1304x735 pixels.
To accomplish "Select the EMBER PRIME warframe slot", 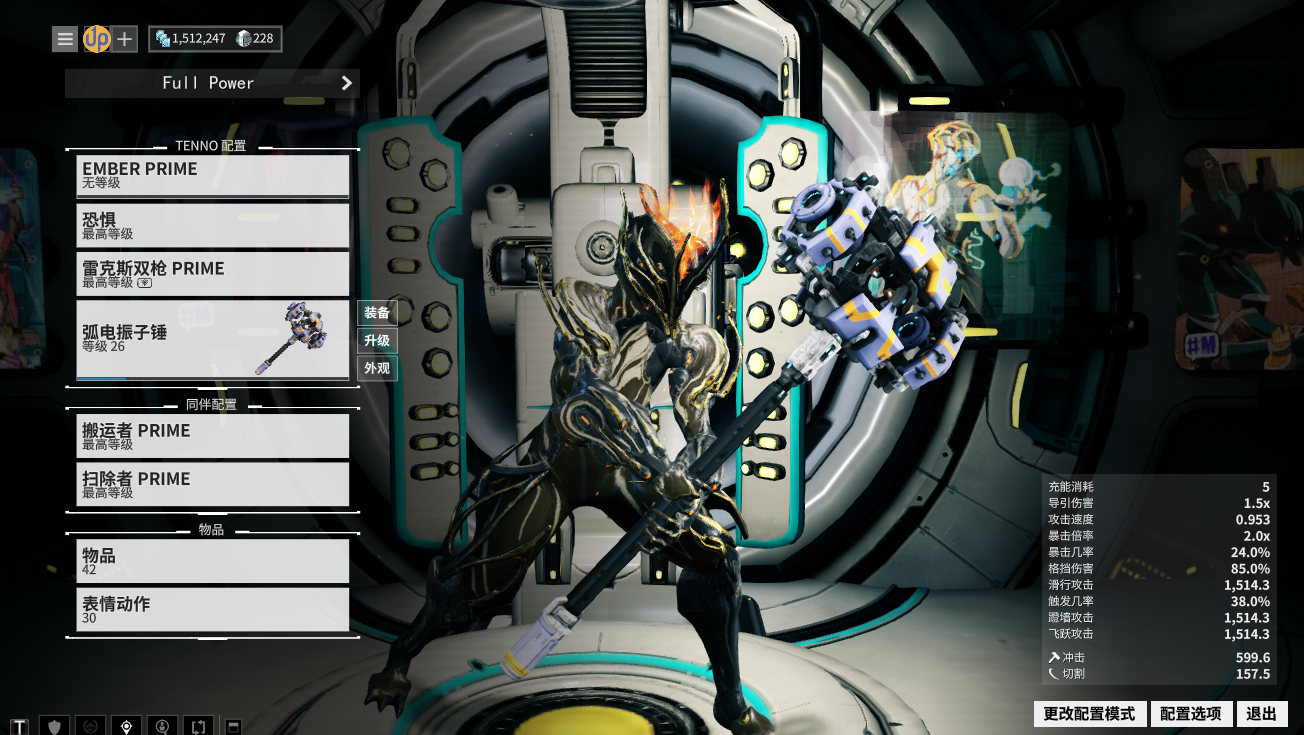I will click(x=213, y=176).
